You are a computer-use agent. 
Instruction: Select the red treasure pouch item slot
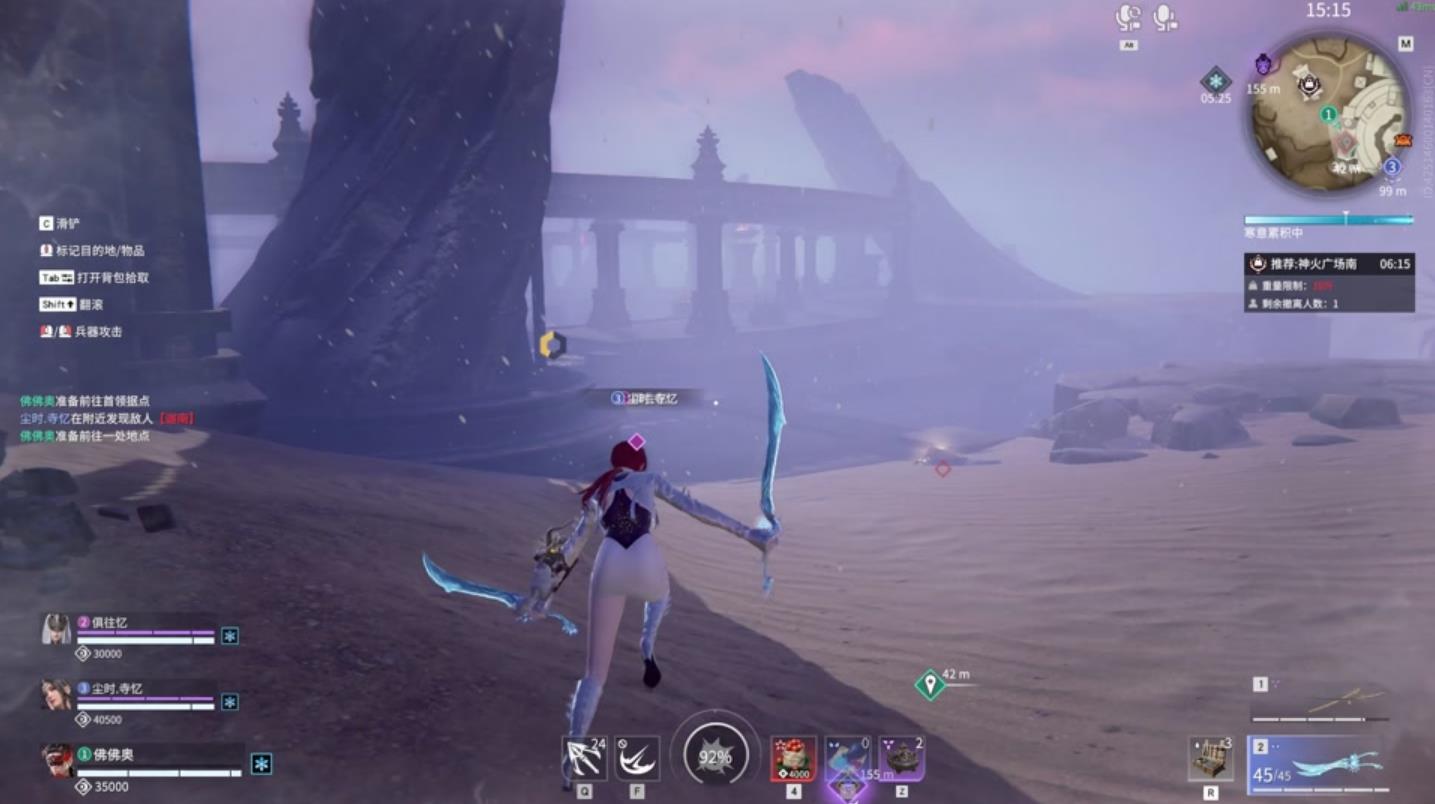click(793, 759)
